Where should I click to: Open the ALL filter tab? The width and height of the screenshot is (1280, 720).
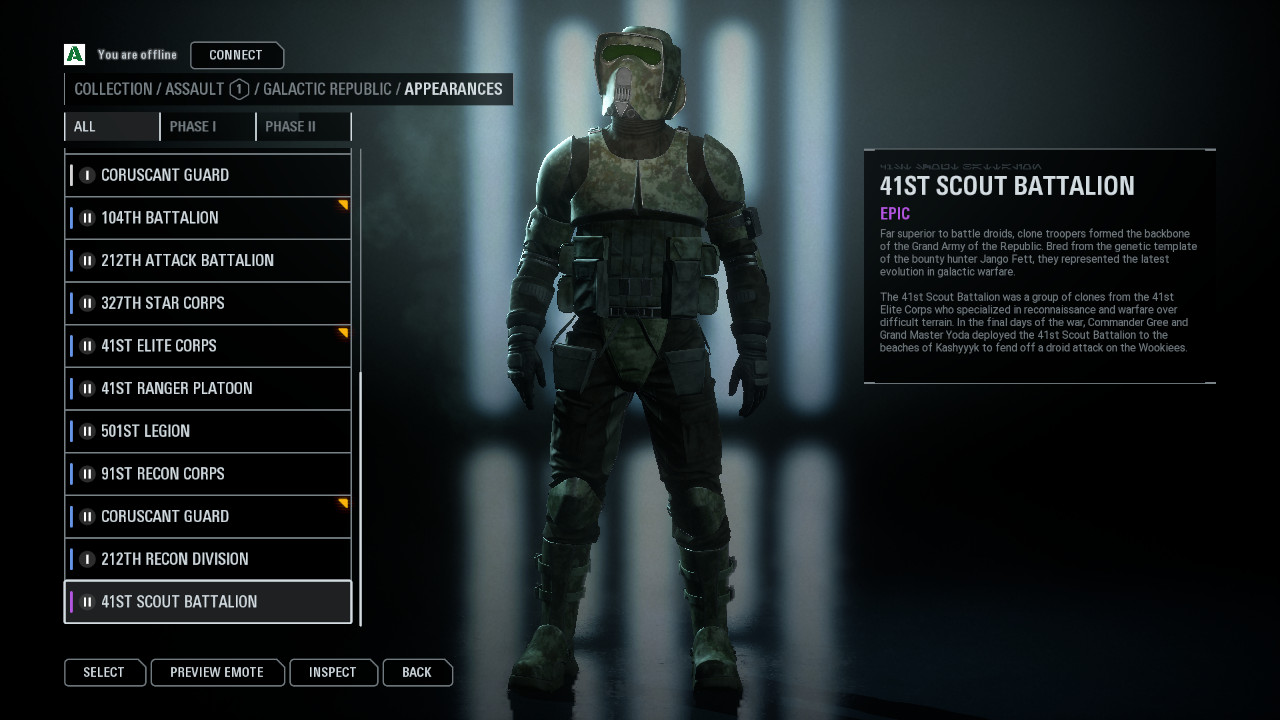point(111,126)
